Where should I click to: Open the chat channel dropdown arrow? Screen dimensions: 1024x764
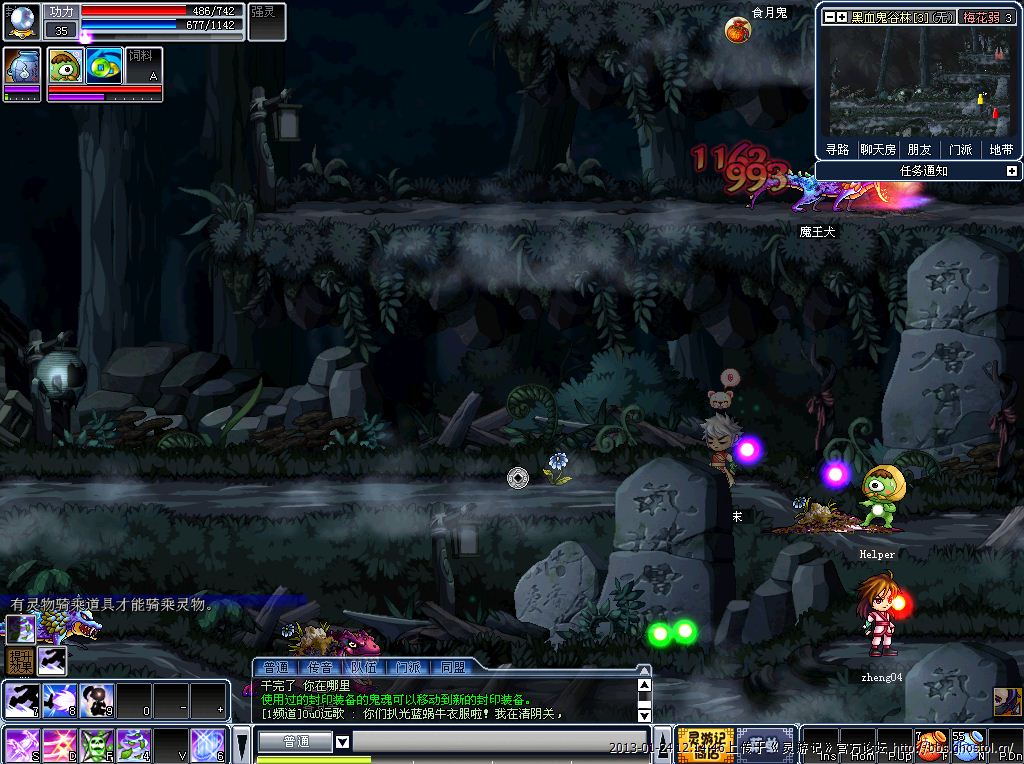(342, 741)
